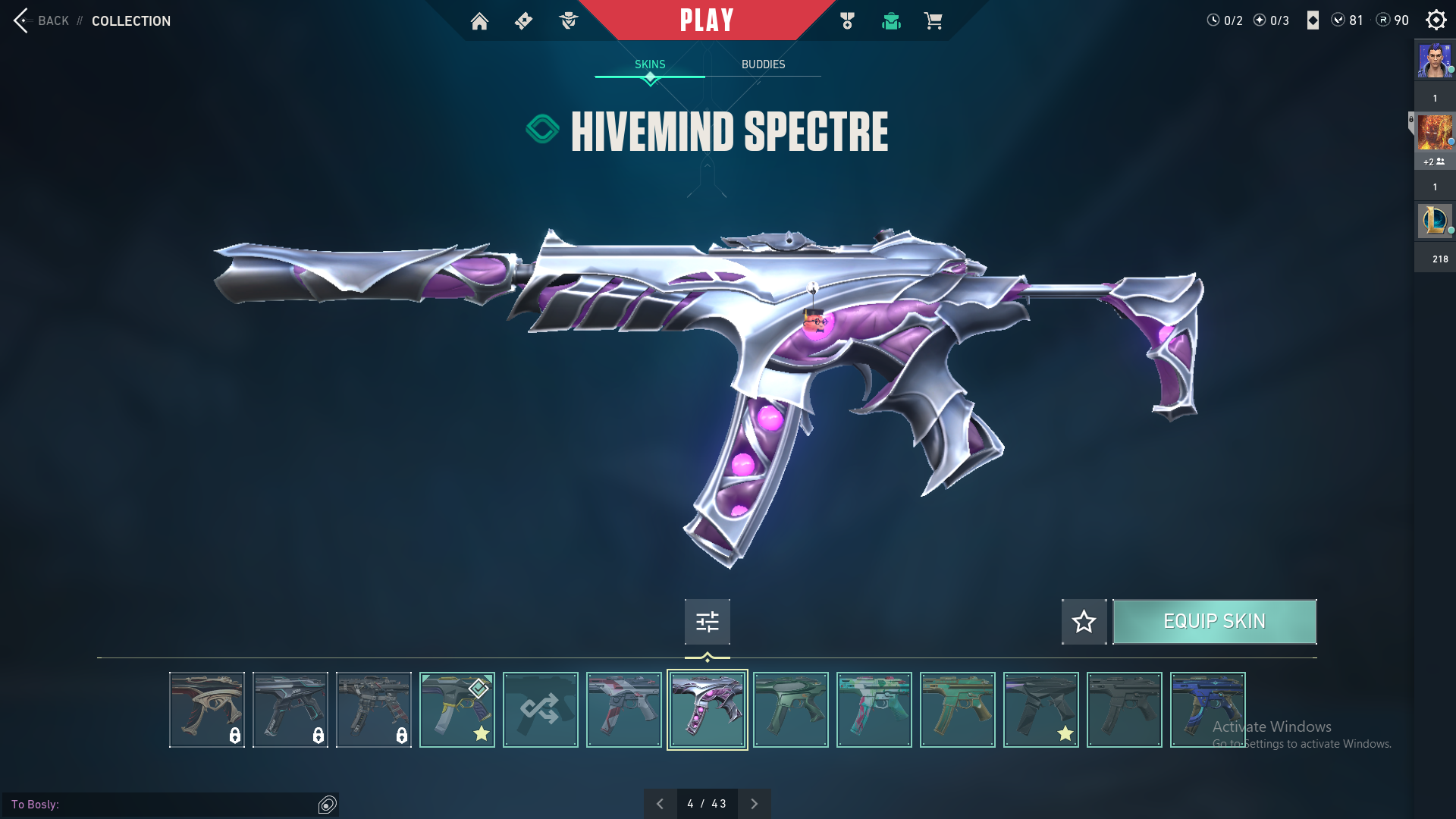Select the Skins tab
This screenshot has height=819, width=1456.
(x=650, y=64)
